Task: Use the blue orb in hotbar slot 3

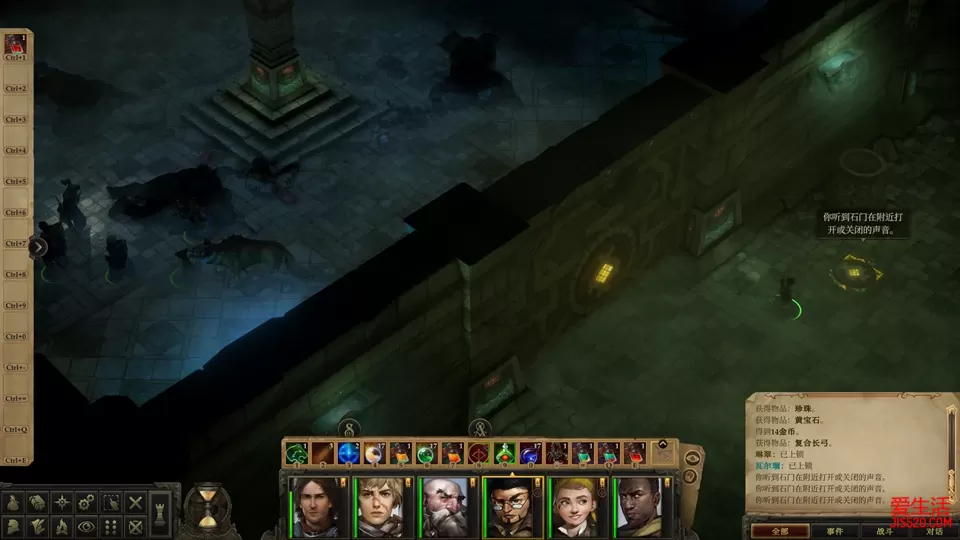Action: coord(347,453)
